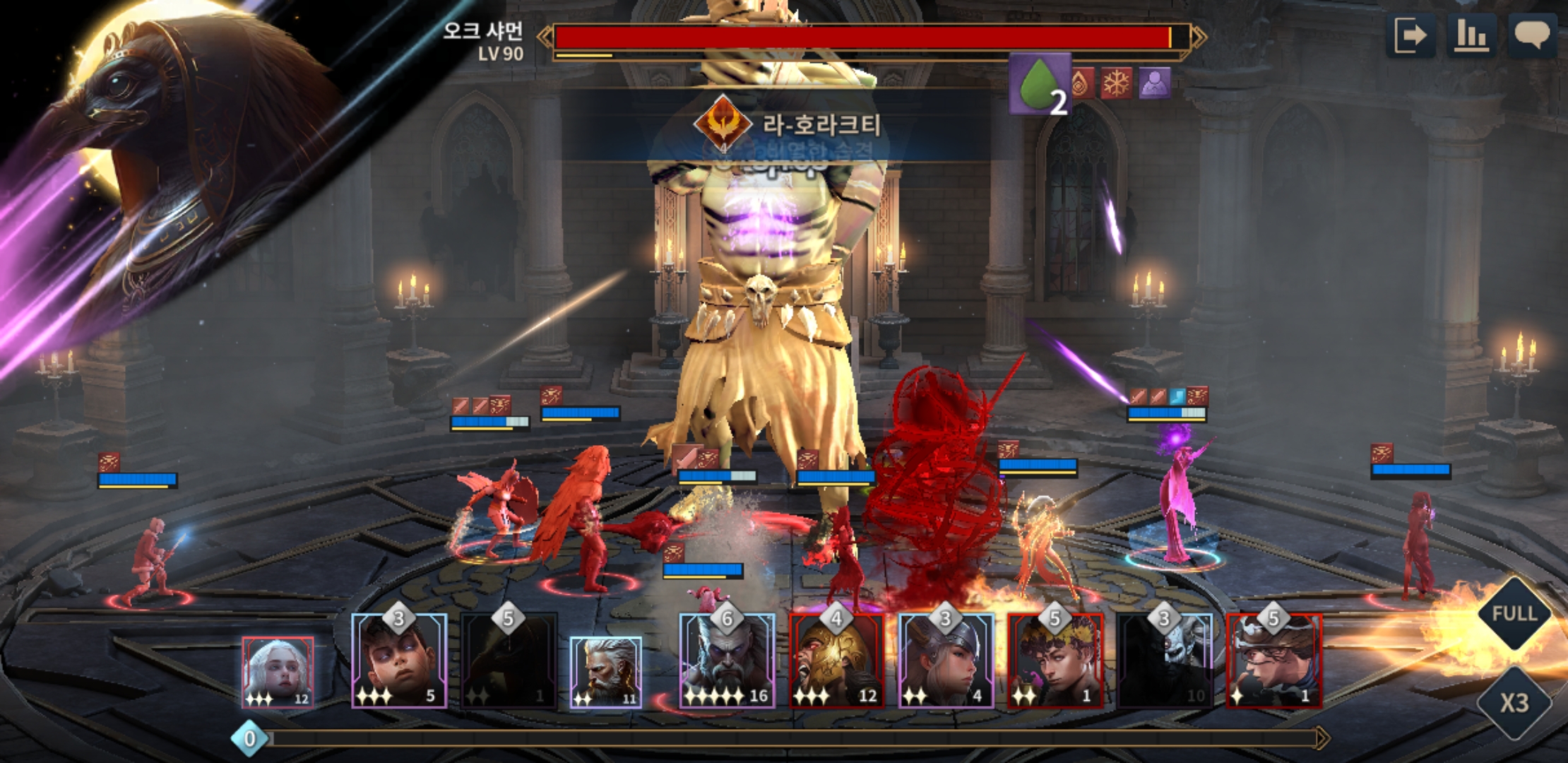This screenshot has width=1568, height=763.
Task: Inspect the snowflake freeze debuff icon
Action: pyautogui.click(x=1117, y=83)
